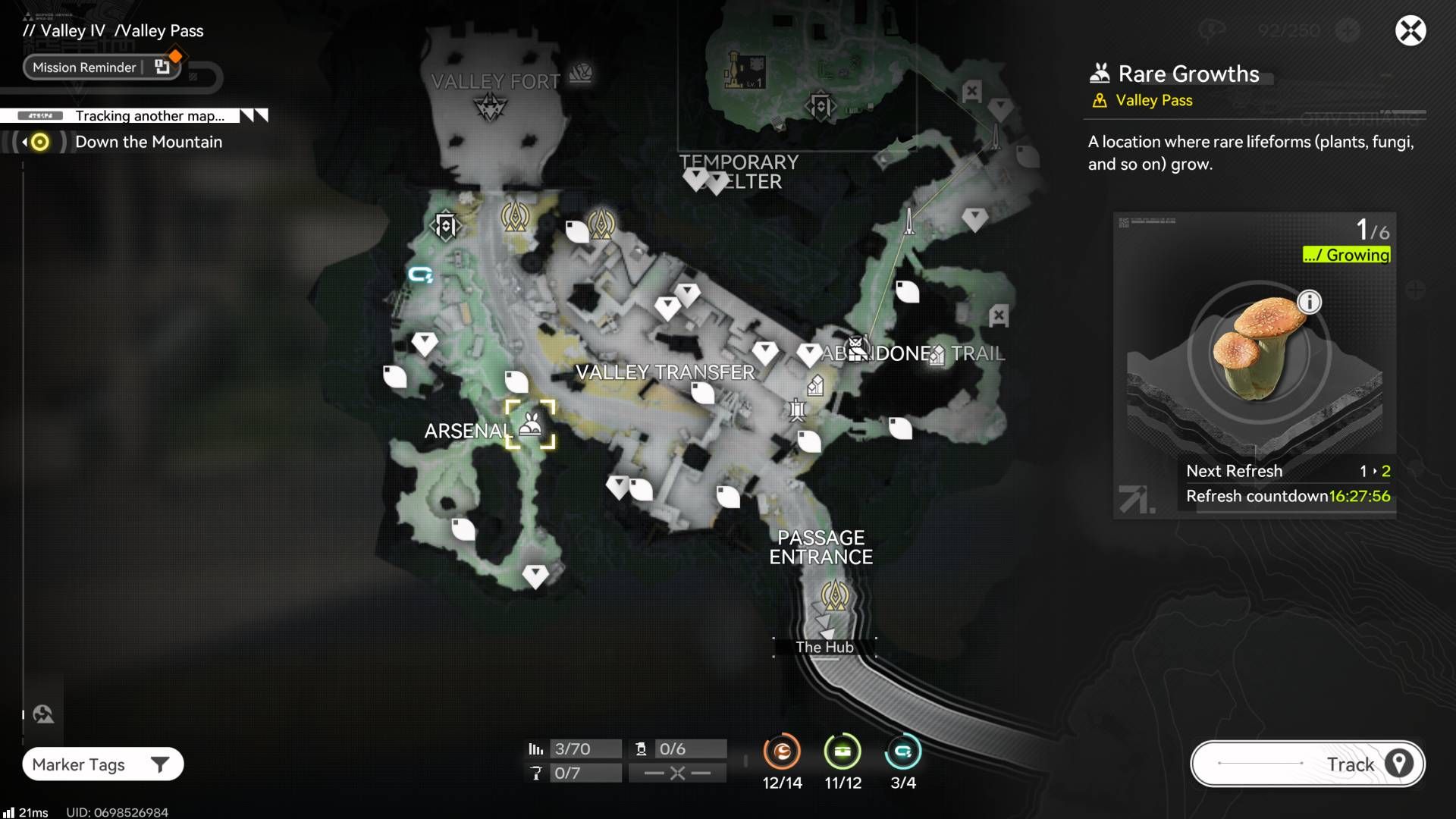Select the 3/70 map progress counter
The height and width of the screenshot is (819, 1456).
click(574, 749)
